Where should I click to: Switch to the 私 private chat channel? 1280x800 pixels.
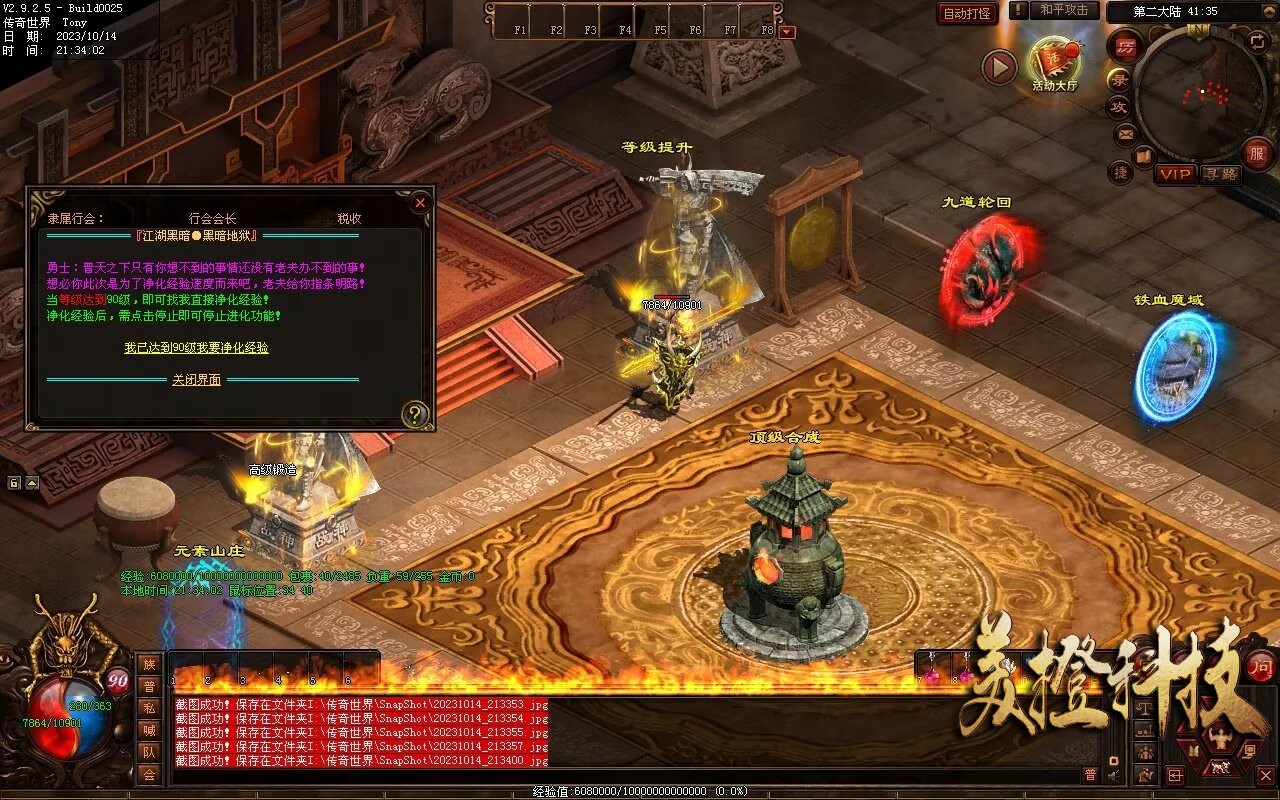[149, 709]
